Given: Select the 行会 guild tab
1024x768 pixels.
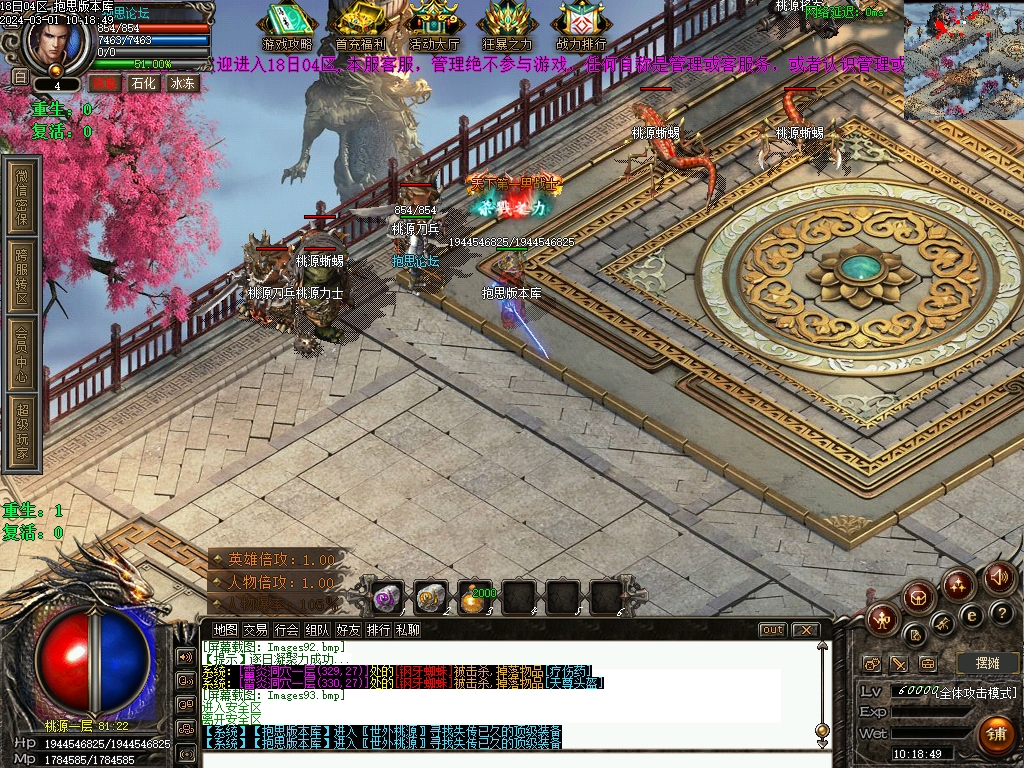Looking at the screenshot, I should (286, 630).
